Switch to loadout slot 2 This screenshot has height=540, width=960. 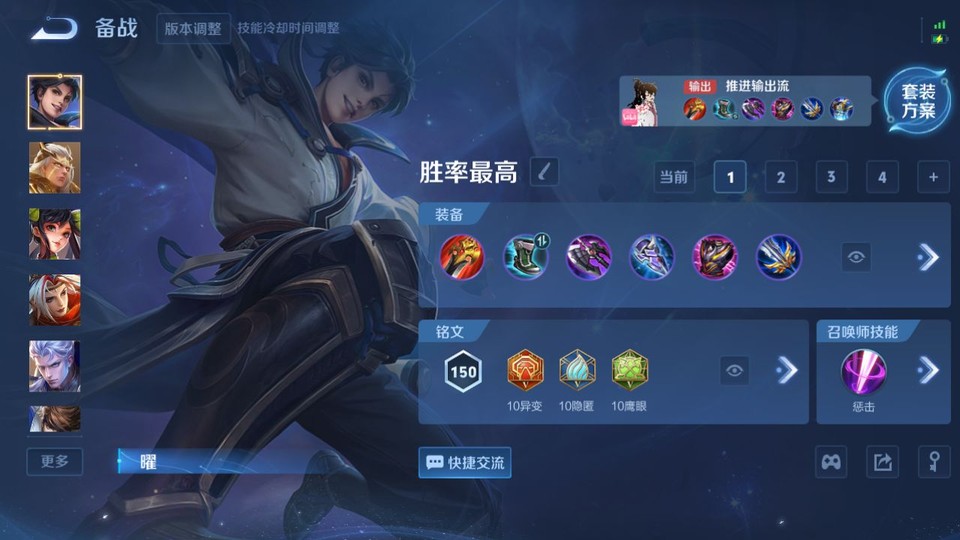780,178
